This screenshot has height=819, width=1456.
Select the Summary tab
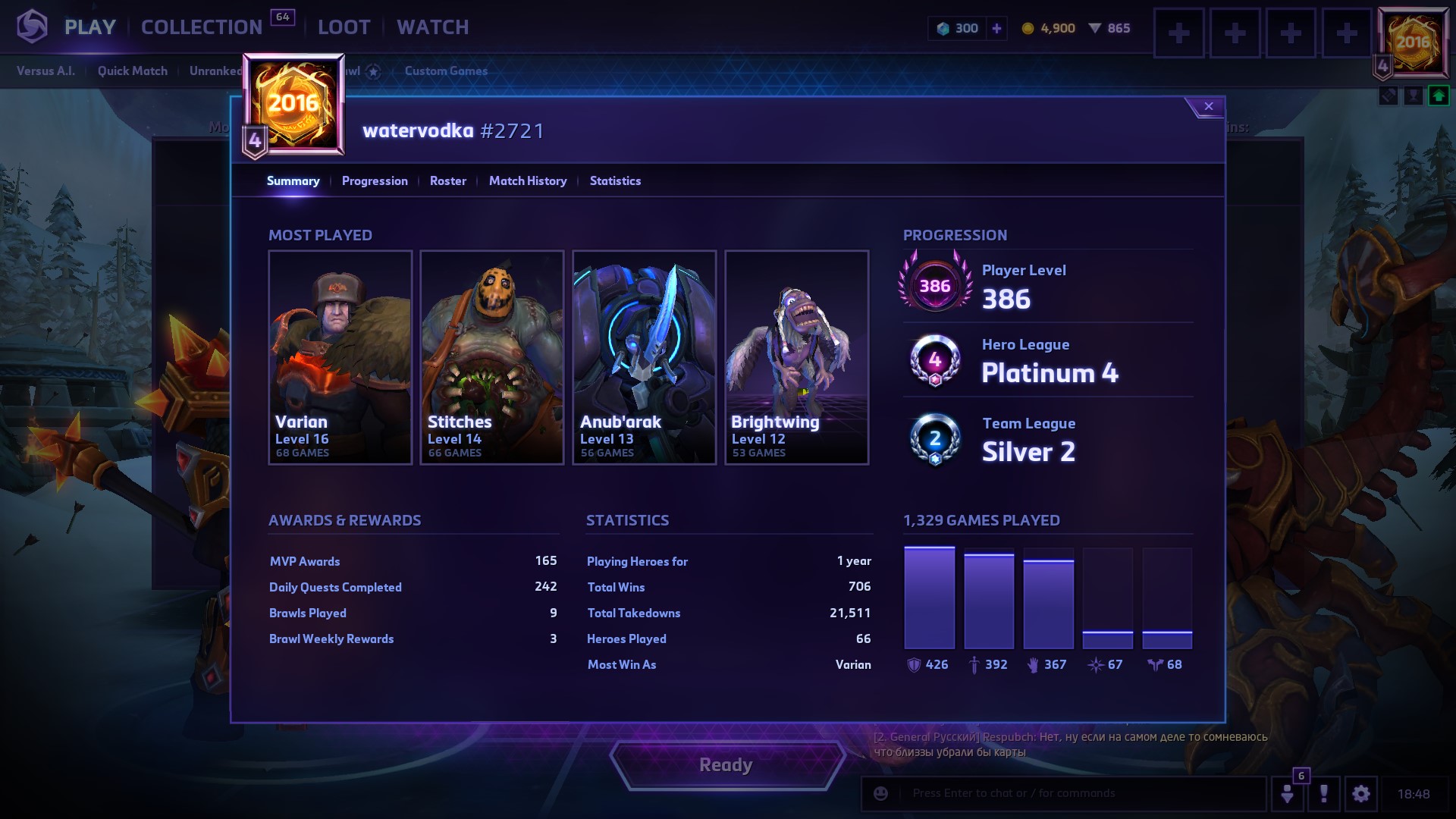pyautogui.click(x=293, y=181)
